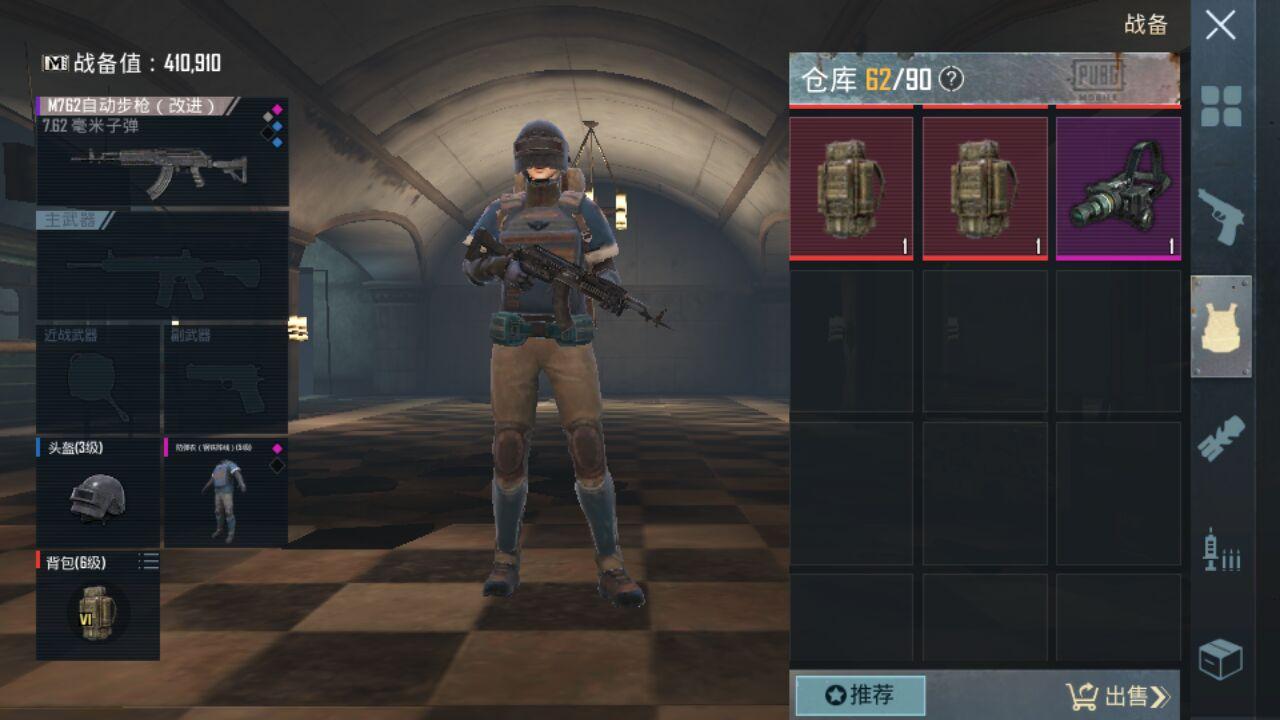Choose the empty 主武器 primary weapon slot
Screen dimensions: 1280x720
click(162, 266)
